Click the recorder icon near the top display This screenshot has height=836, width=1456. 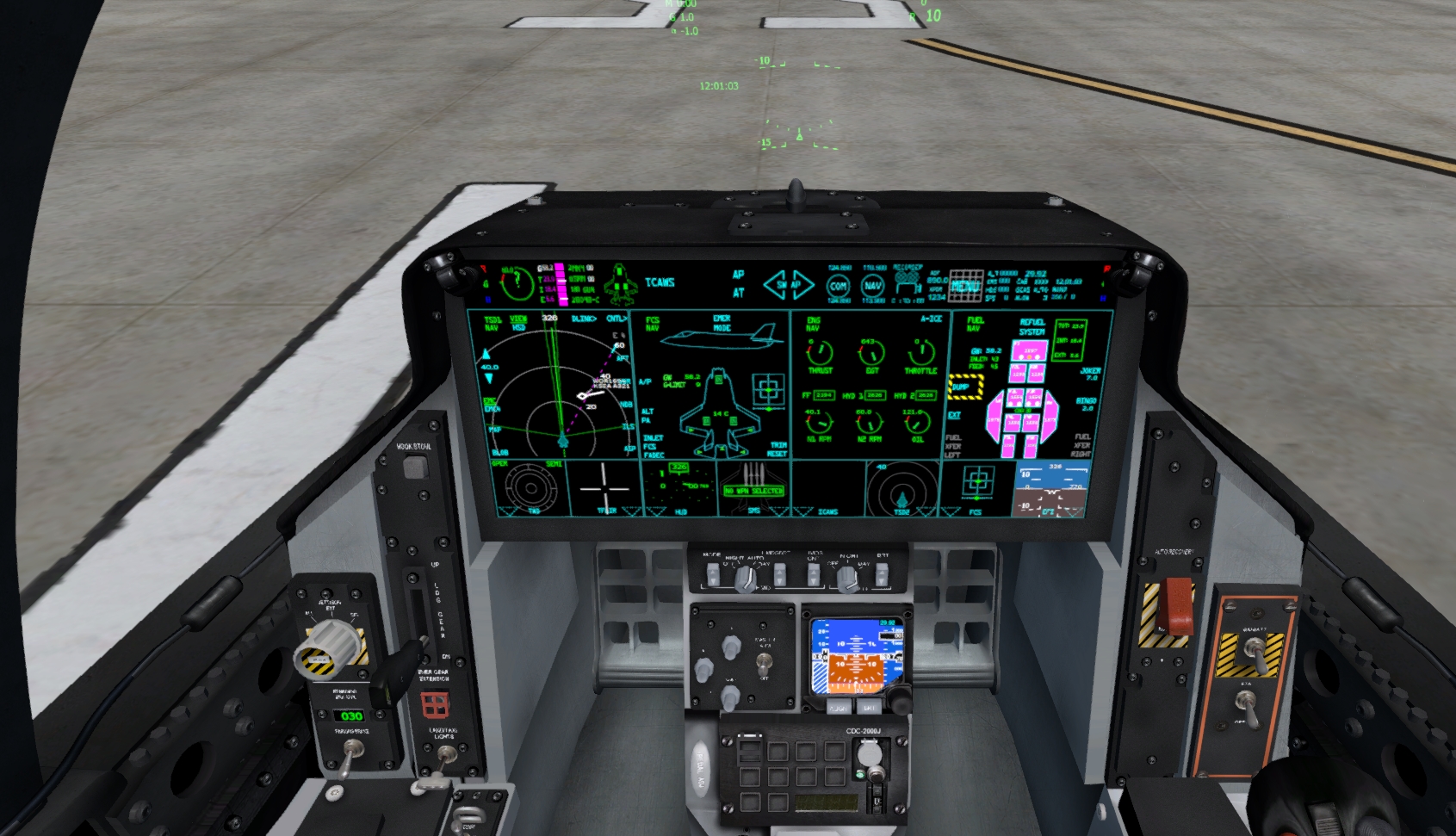pos(907,280)
